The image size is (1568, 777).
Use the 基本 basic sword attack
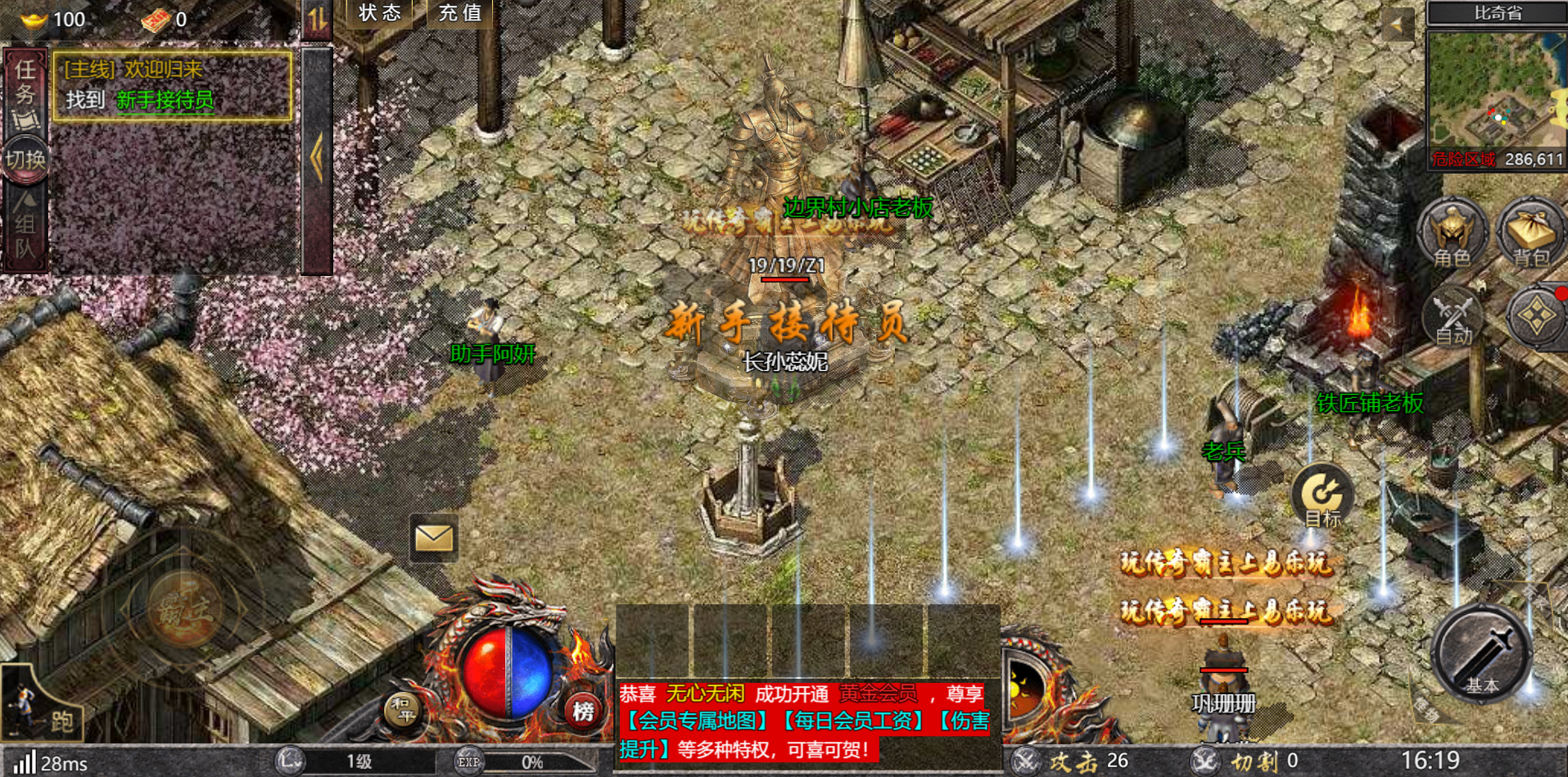pos(1481,653)
